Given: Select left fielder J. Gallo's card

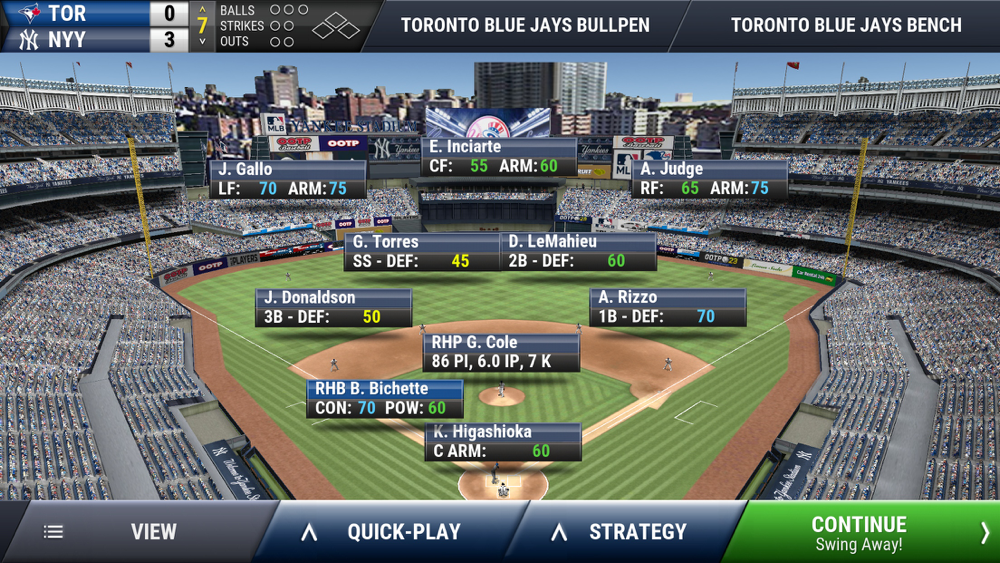Looking at the screenshot, I should click(x=287, y=179).
